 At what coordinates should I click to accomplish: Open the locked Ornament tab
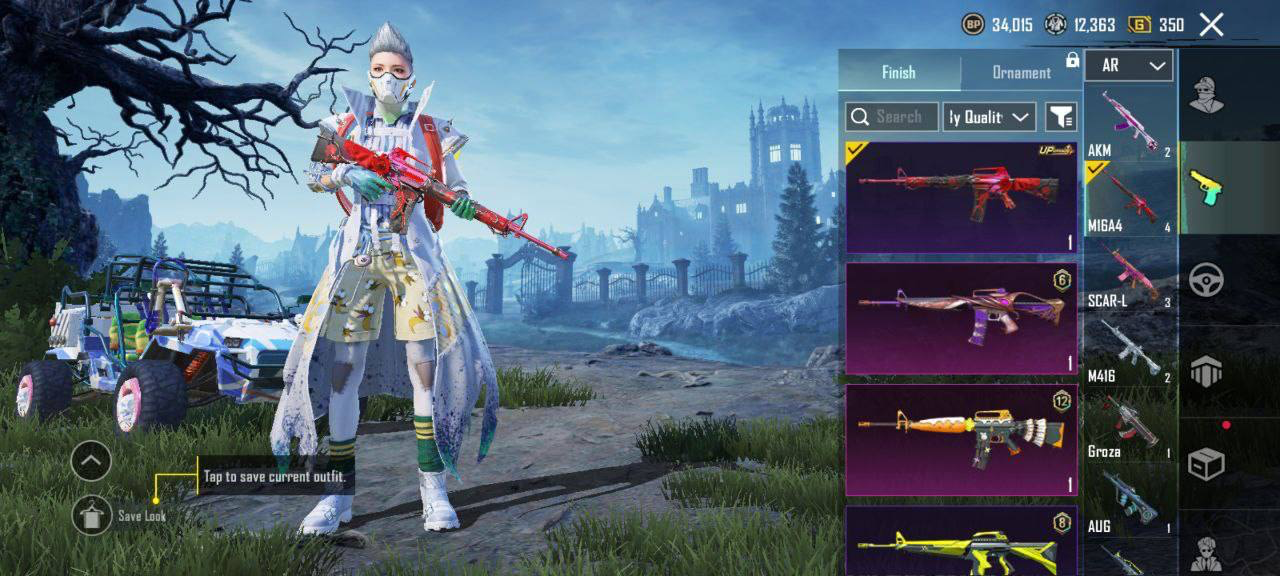(1021, 72)
